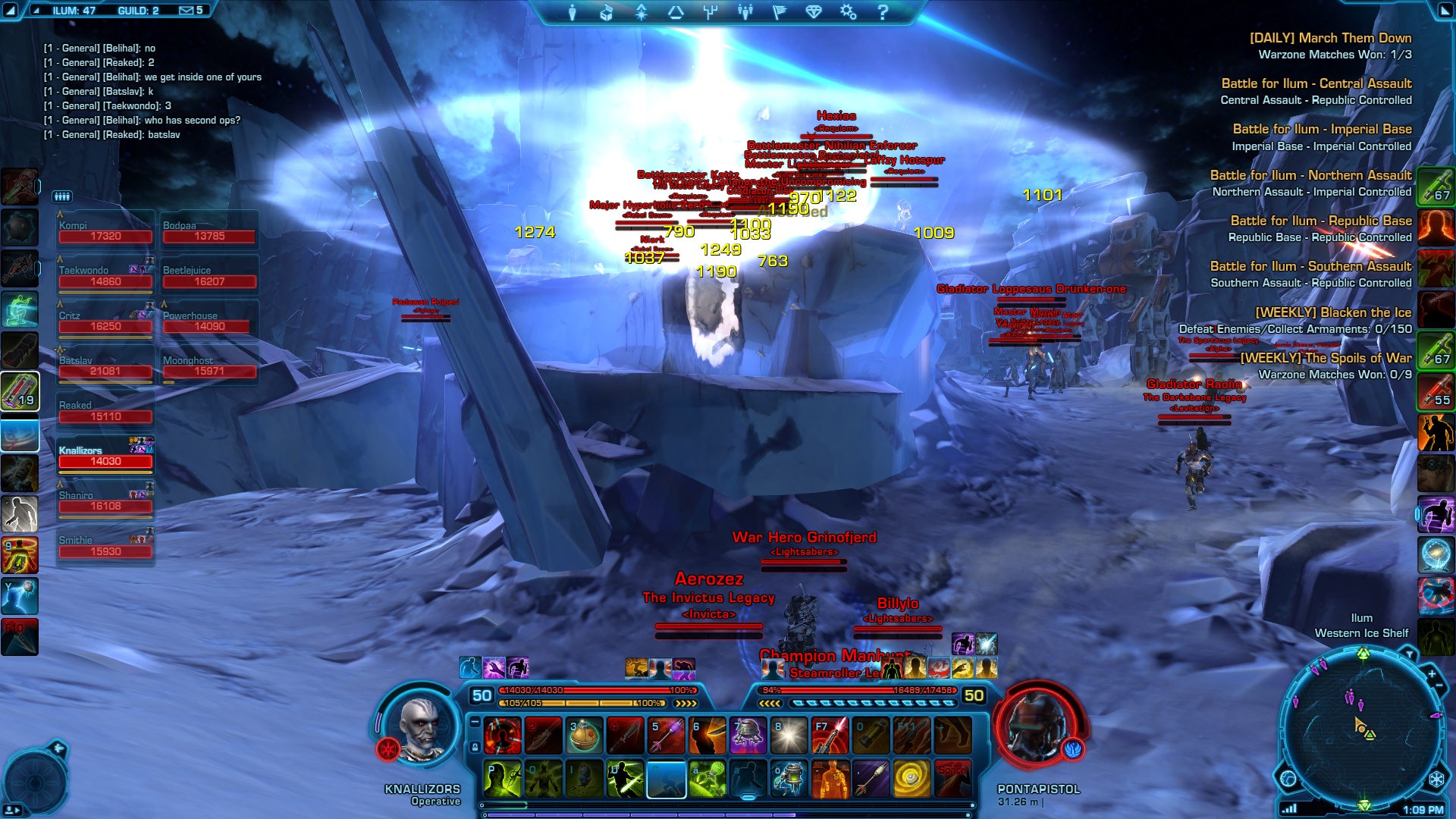Click the question mark help icon
Viewport: 1456px width, 819px height.
882,12
